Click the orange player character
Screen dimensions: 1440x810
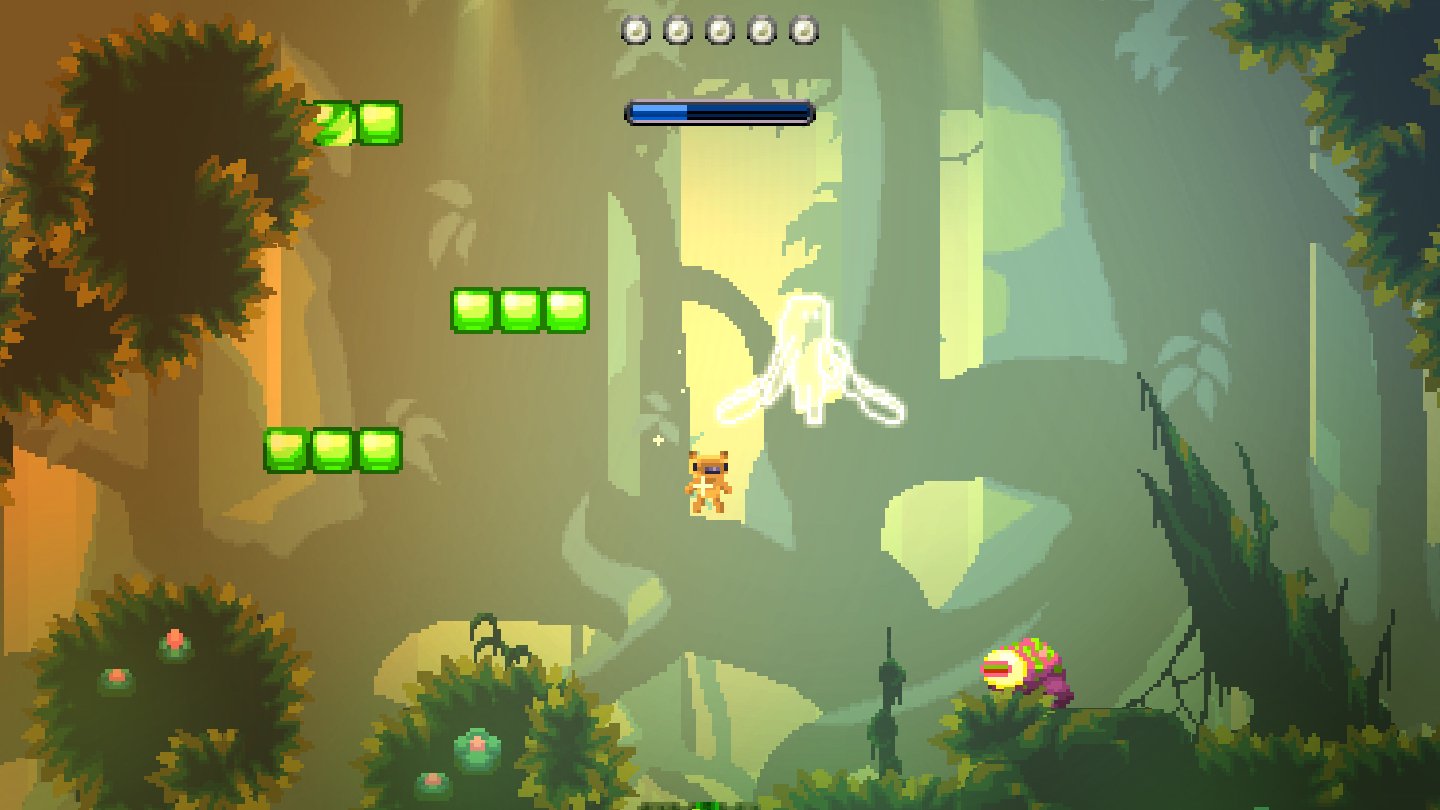coord(711,480)
